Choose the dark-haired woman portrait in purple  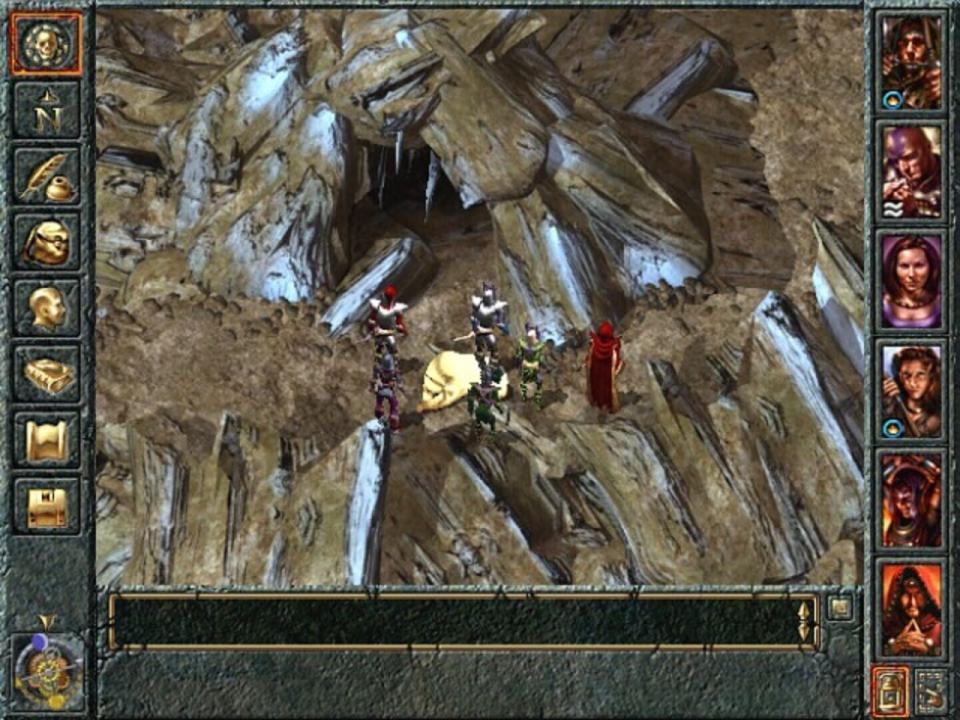pyautogui.click(x=911, y=281)
